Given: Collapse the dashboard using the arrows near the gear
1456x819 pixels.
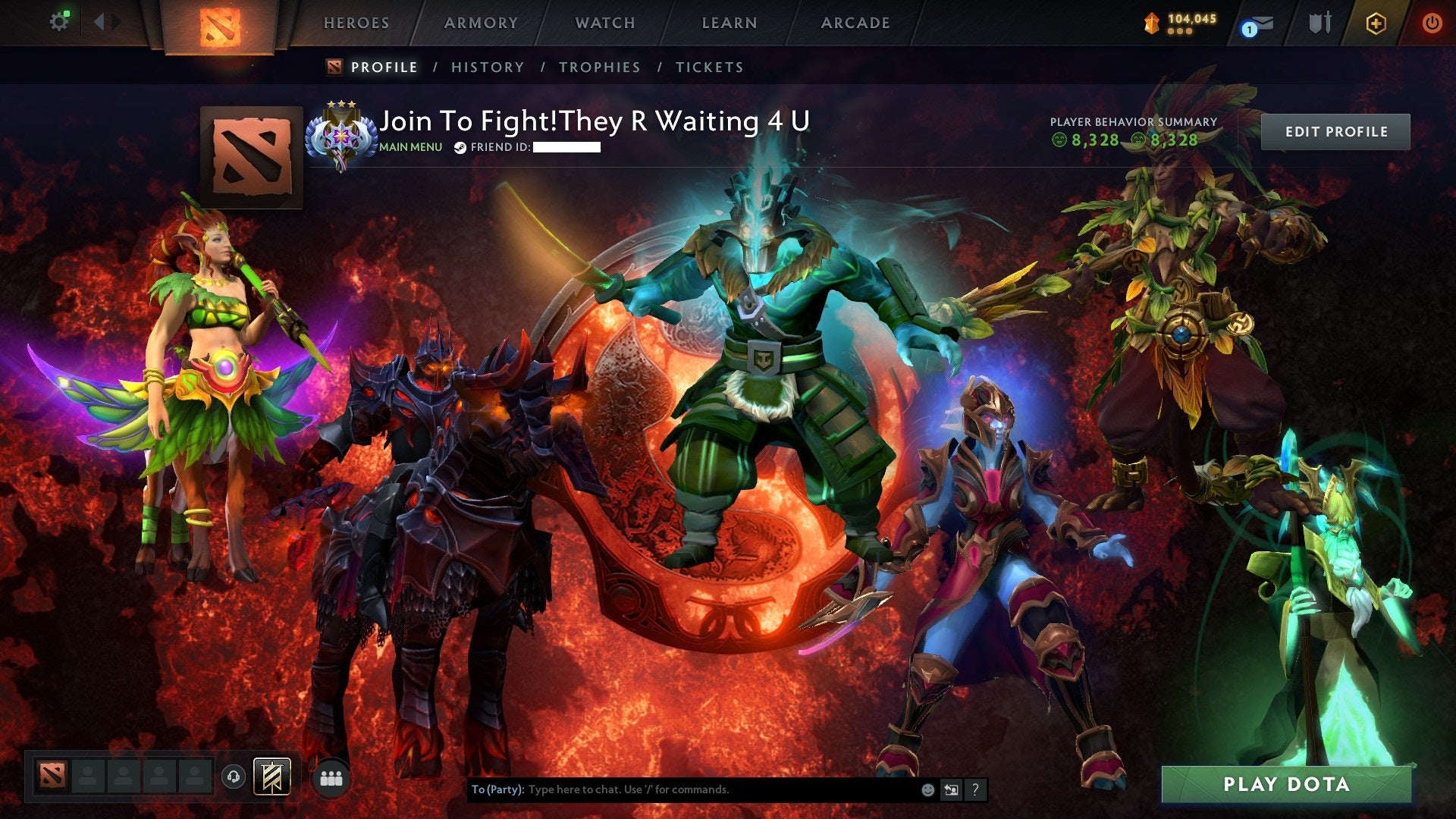Looking at the screenshot, I should tap(104, 20).
